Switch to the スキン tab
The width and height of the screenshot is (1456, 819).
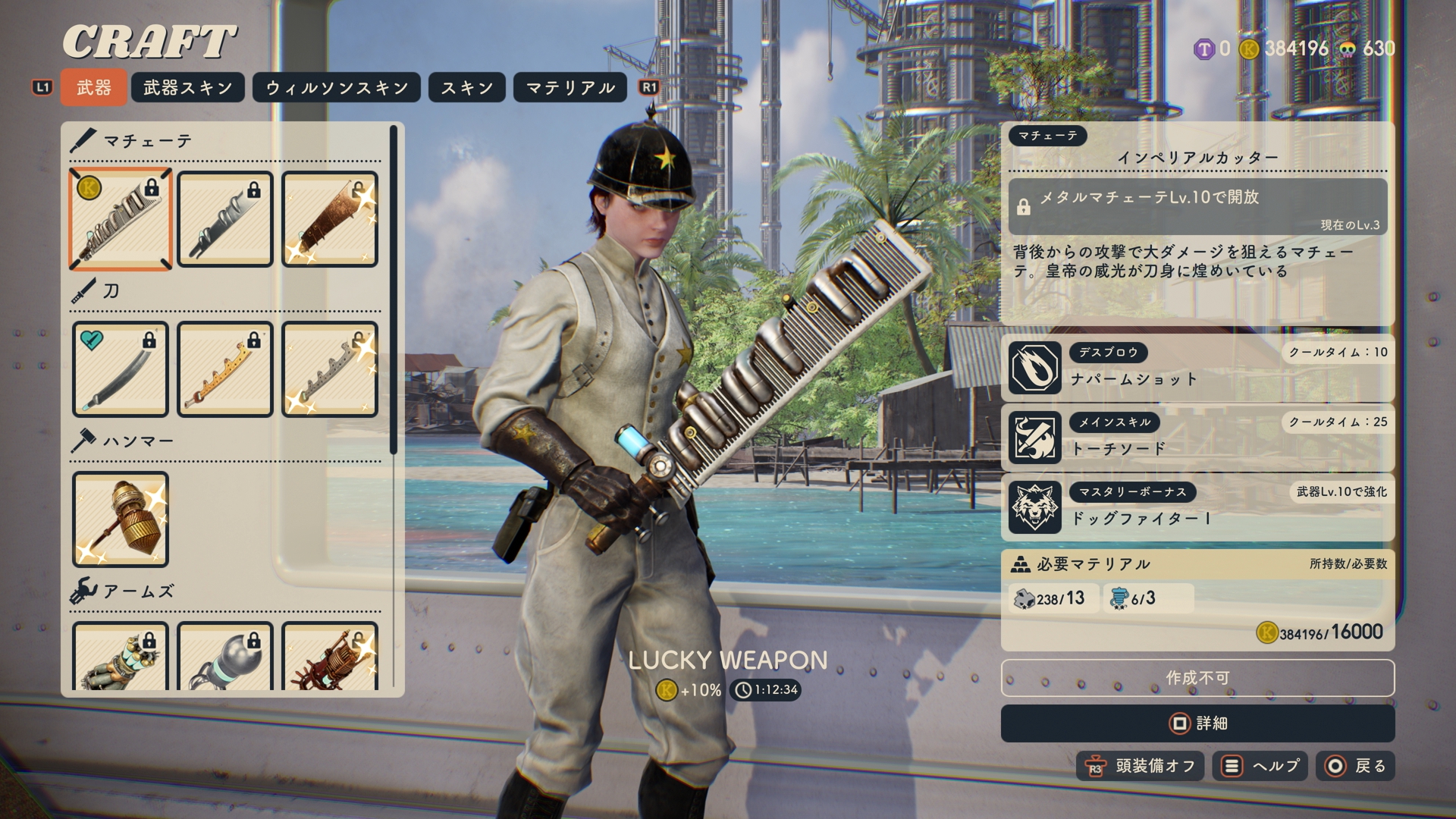coord(467,87)
